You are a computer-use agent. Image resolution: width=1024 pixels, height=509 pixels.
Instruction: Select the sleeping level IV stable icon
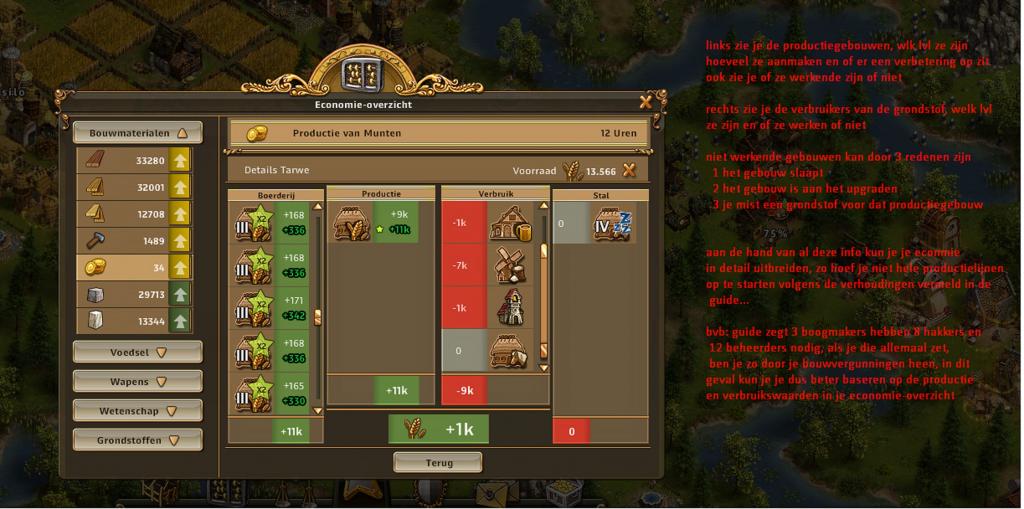pyautogui.click(x=611, y=225)
